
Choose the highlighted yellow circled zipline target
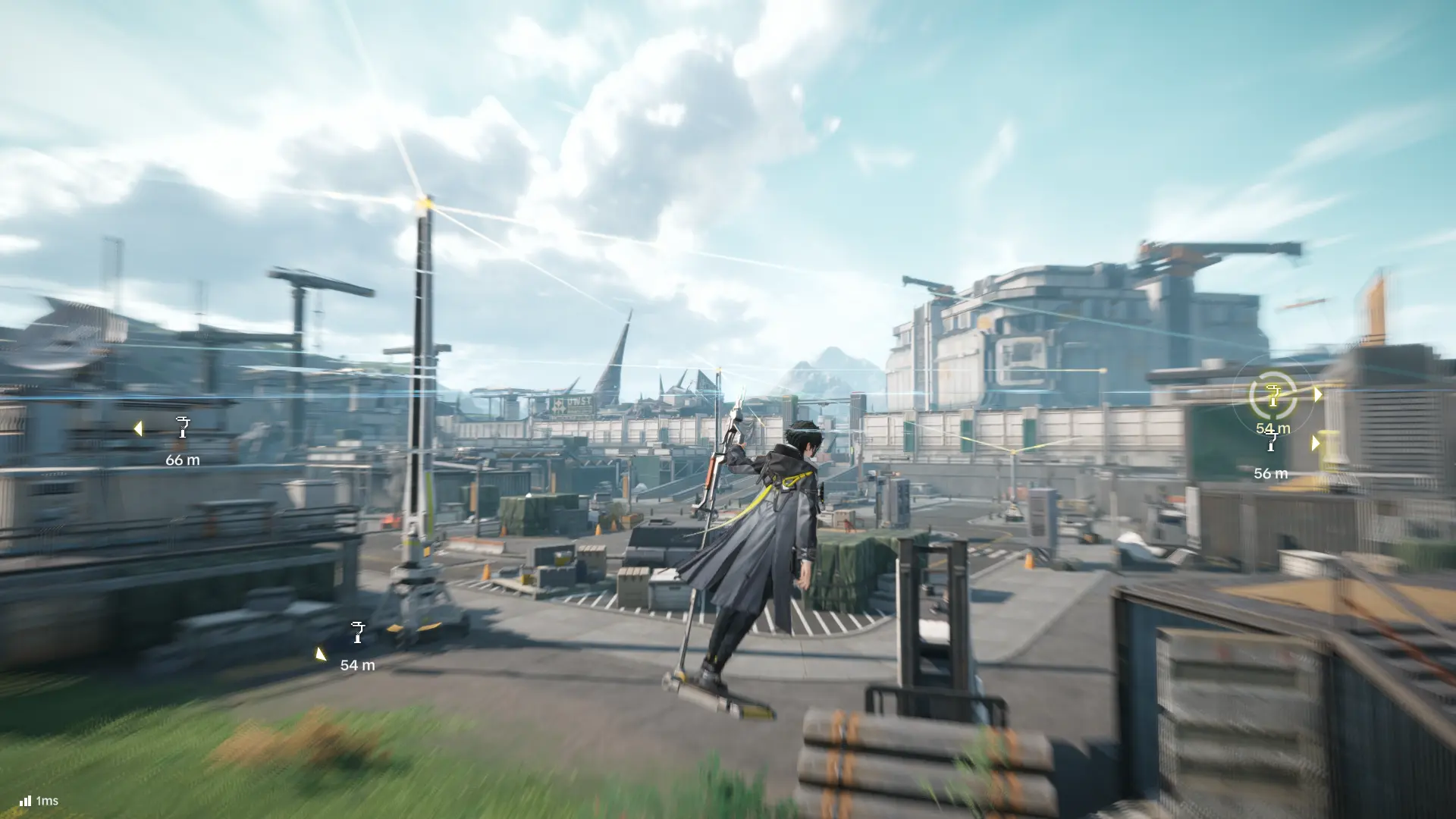(x=1273, y=394)
